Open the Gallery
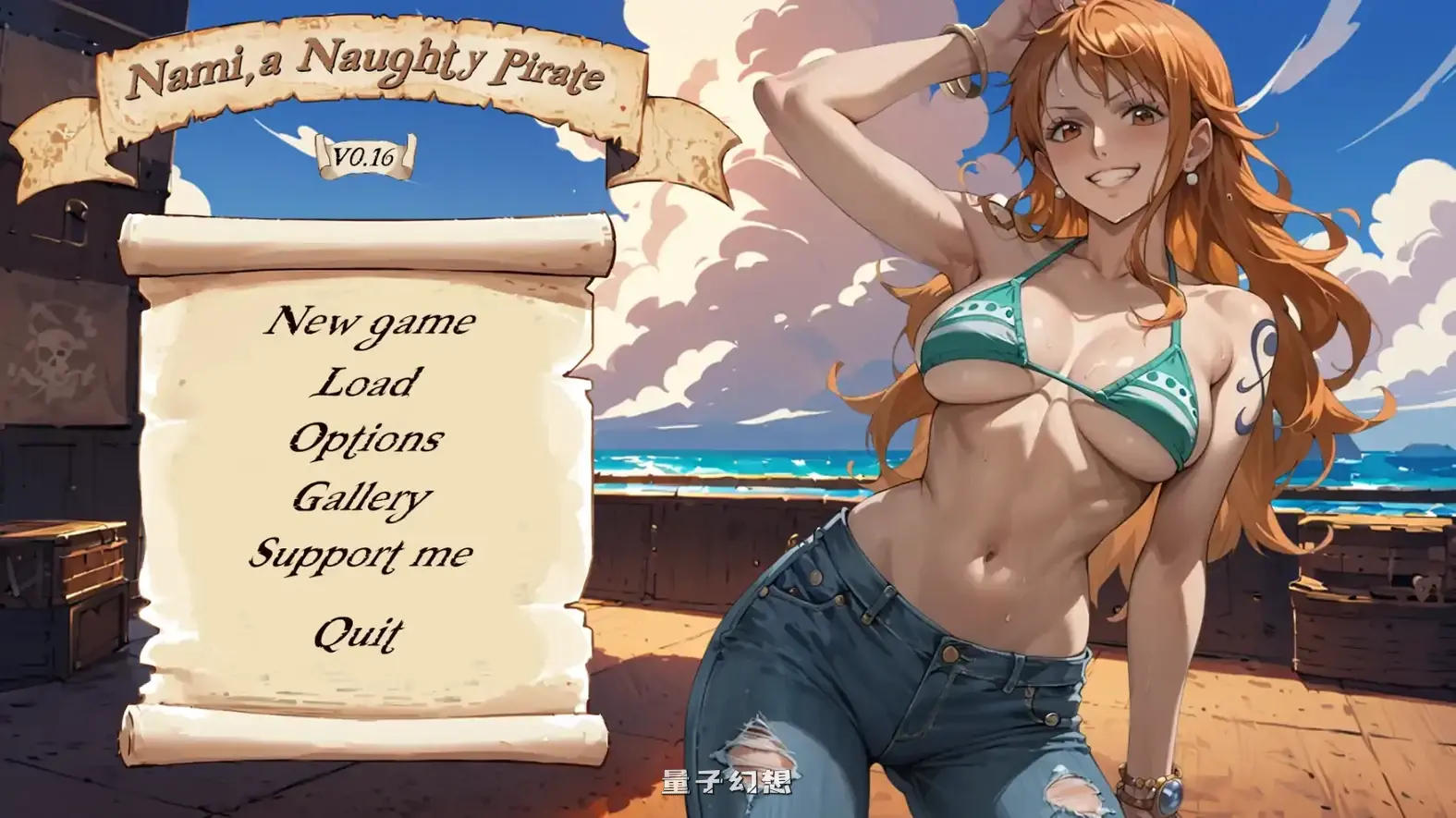Viewport: 1456px width, 818px height. click(363, 498)
